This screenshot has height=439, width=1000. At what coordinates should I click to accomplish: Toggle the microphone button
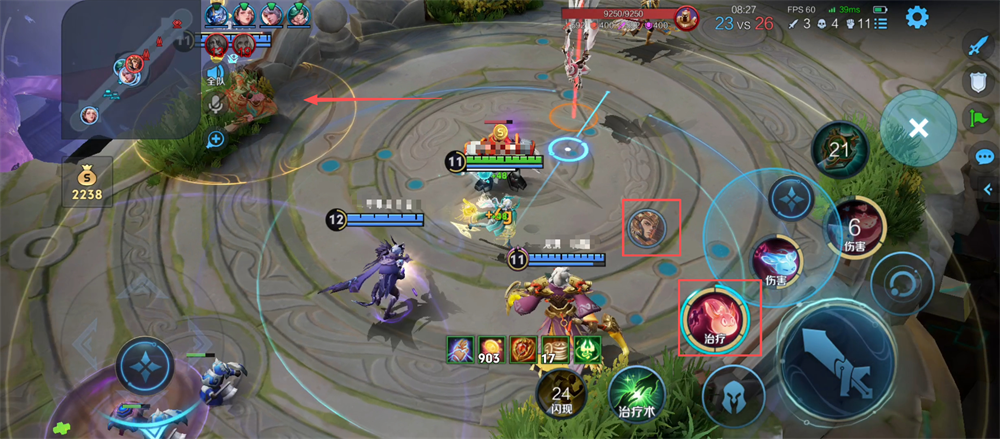pos(215,105)
